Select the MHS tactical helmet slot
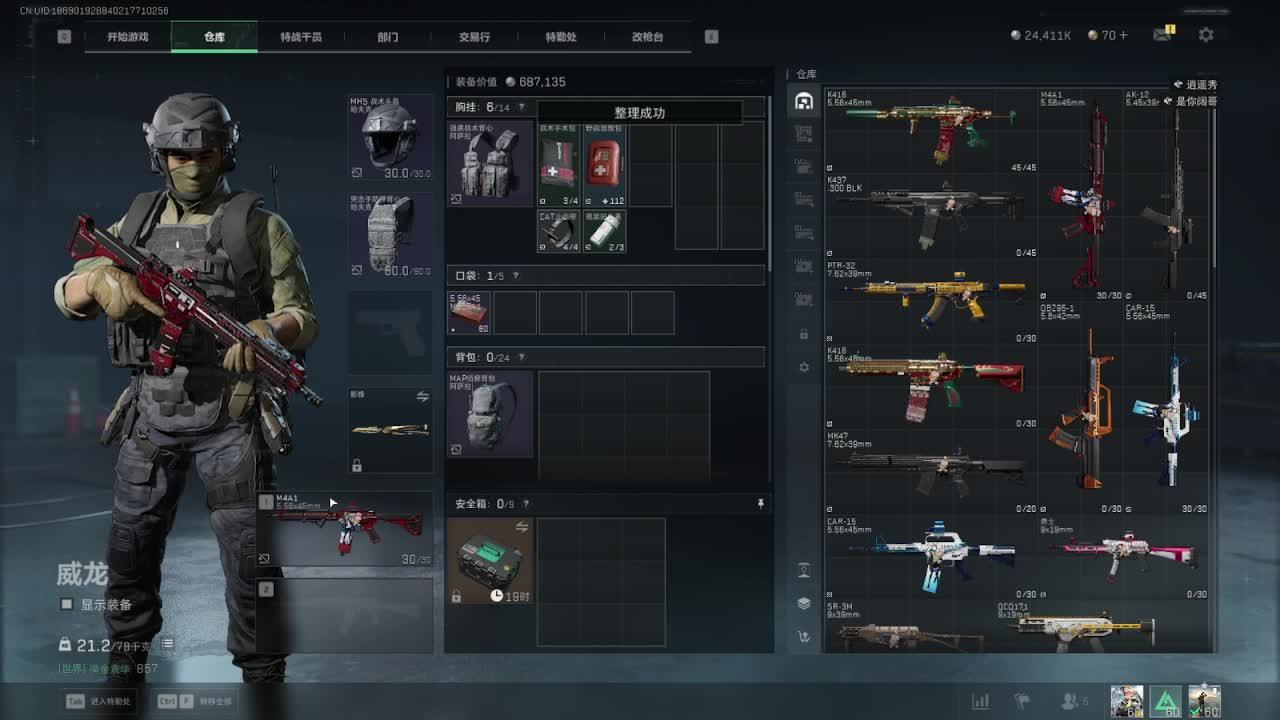Viewport: 1280px width, 720px height. click(x=390, y=137)
